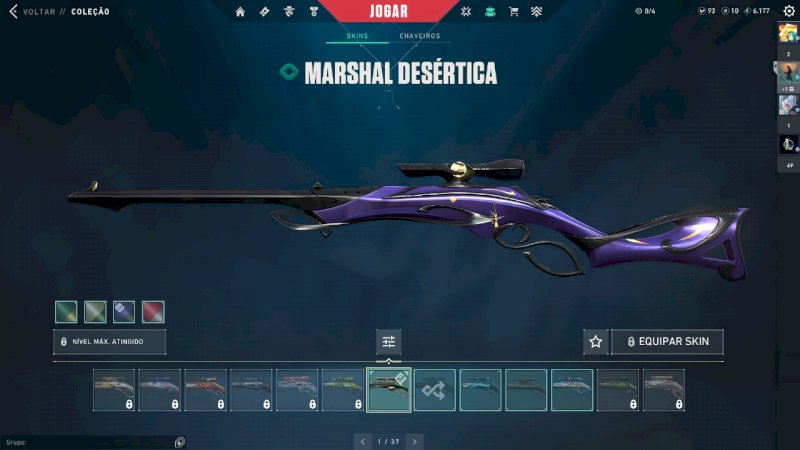Viewport: 800px width, 450px height.
Task: Select the currently highlighted Marshal skin thumbnail
Action: pyautogui.click(x=389, y=390)
